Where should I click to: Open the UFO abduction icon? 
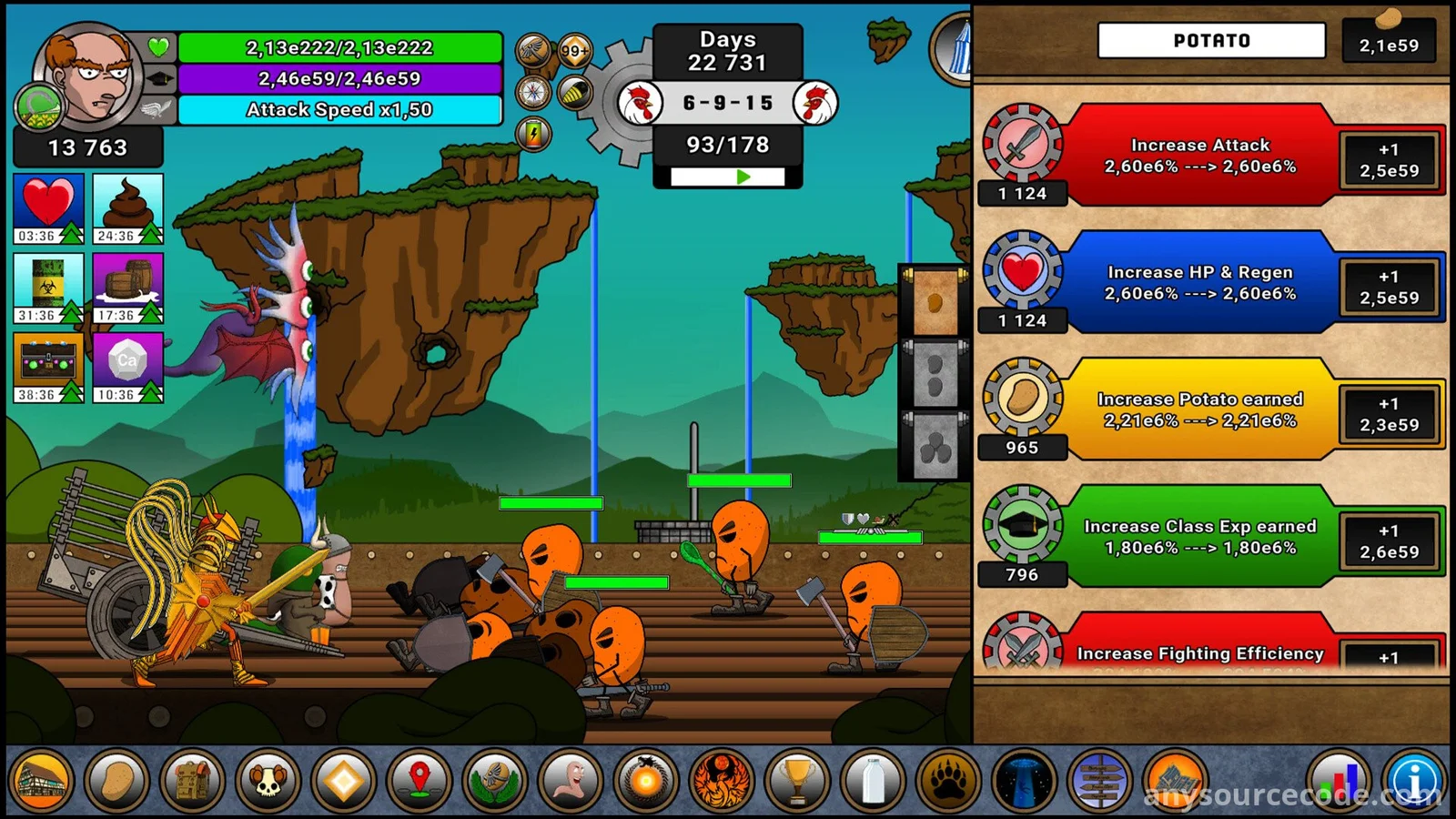tap(1024, 781)
